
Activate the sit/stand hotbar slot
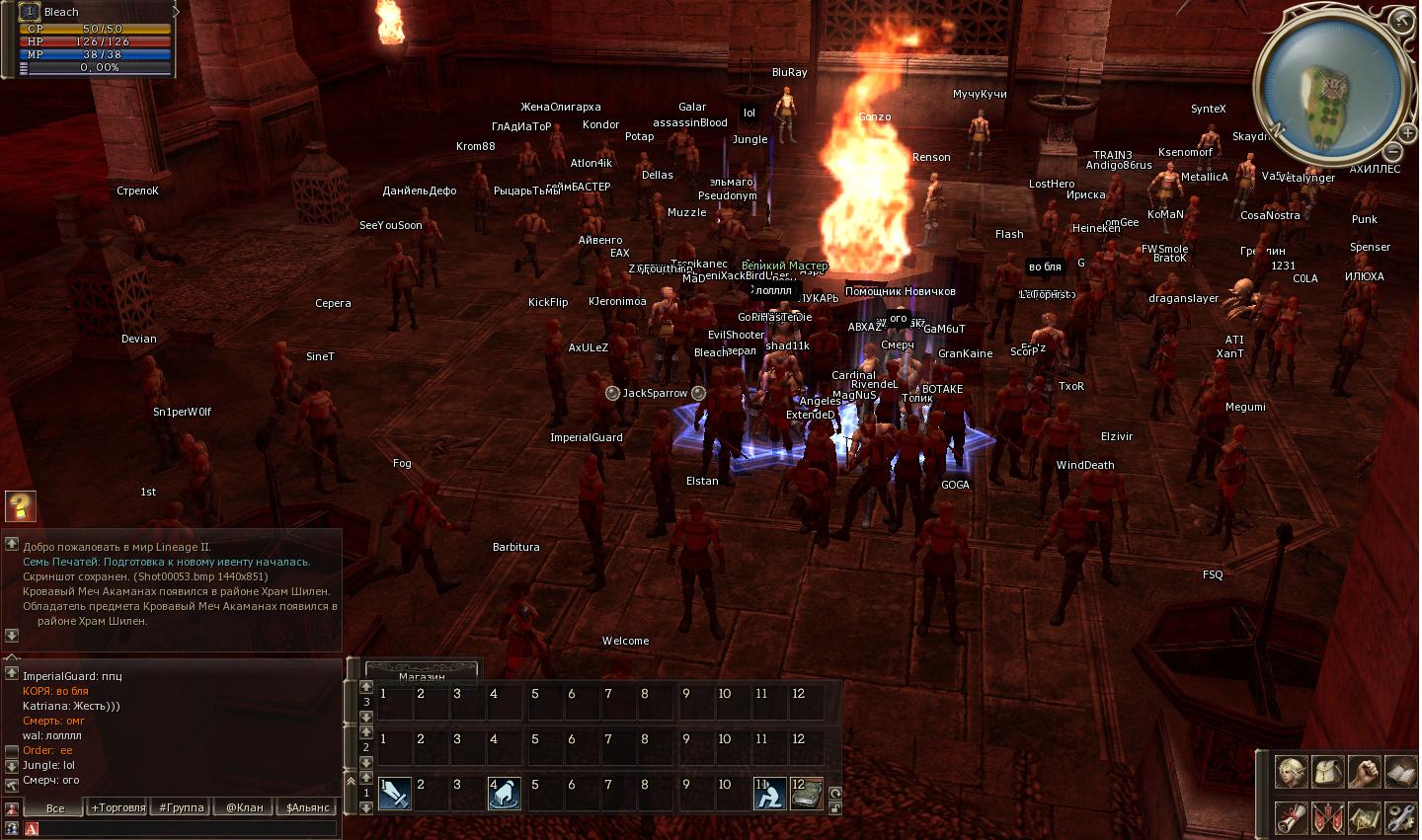click(769, 794)
